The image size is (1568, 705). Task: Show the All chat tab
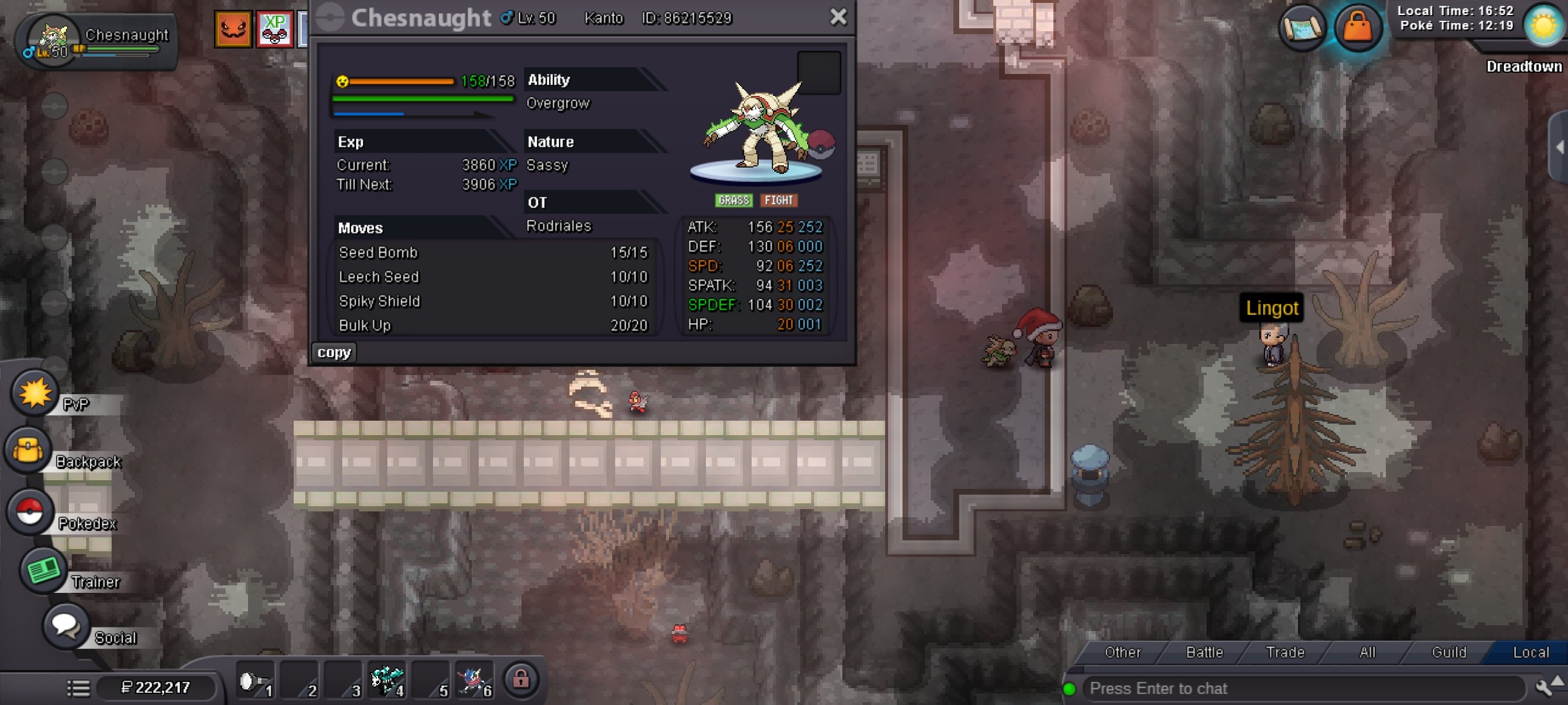click(1367, 652)
